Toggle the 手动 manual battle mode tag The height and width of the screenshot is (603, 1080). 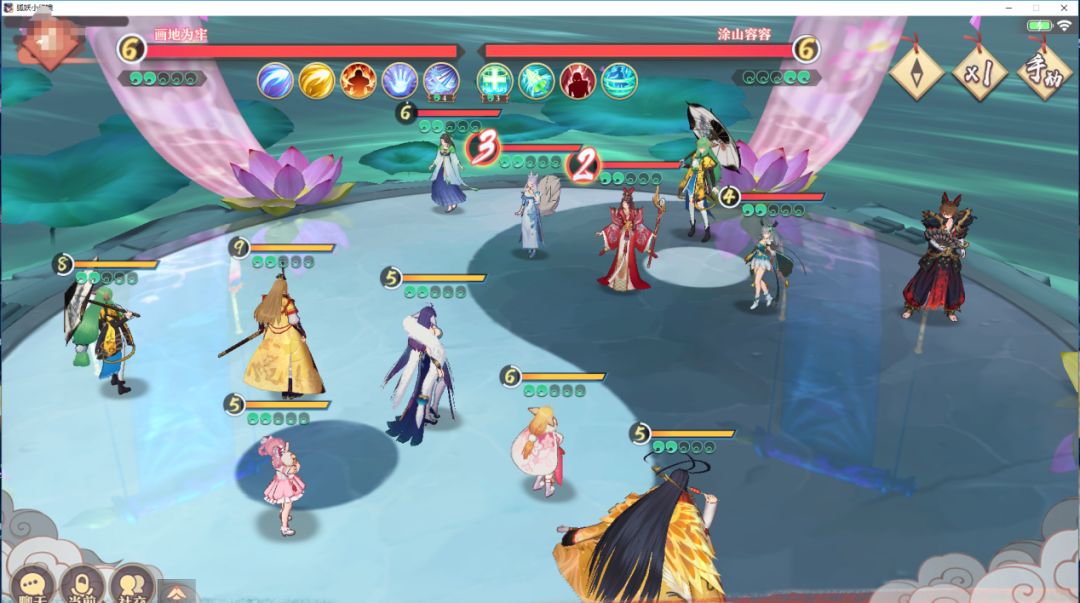click(1044, 72)
